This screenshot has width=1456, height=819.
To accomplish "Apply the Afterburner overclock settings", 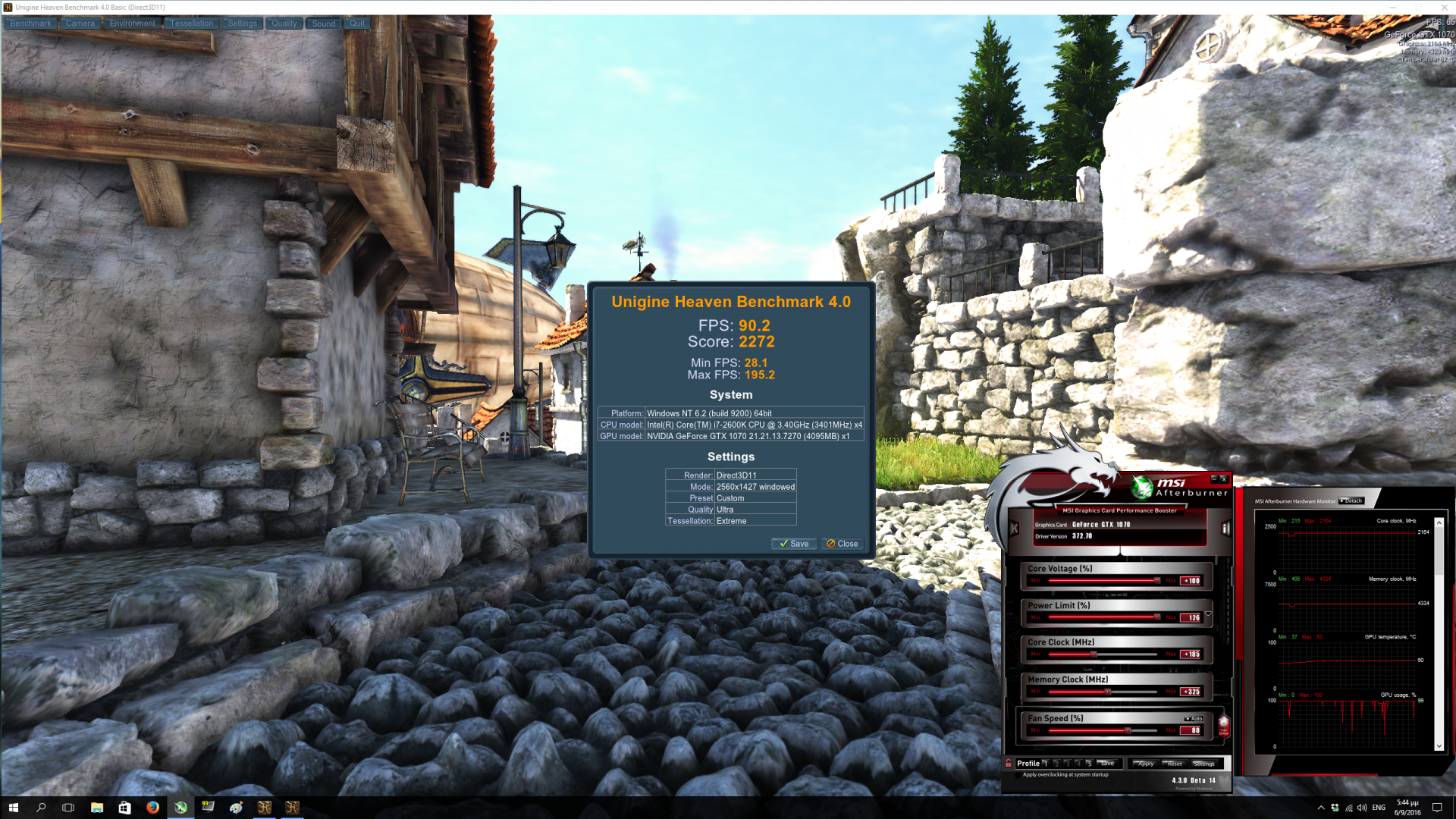I will point(1144,764).
